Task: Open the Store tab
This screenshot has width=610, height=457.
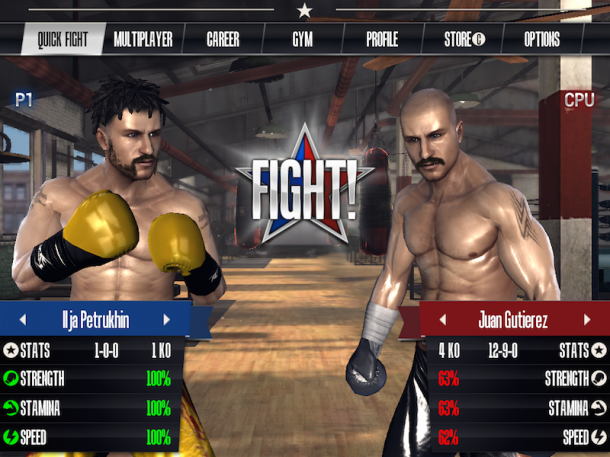Action: click(x=464, y=40)
